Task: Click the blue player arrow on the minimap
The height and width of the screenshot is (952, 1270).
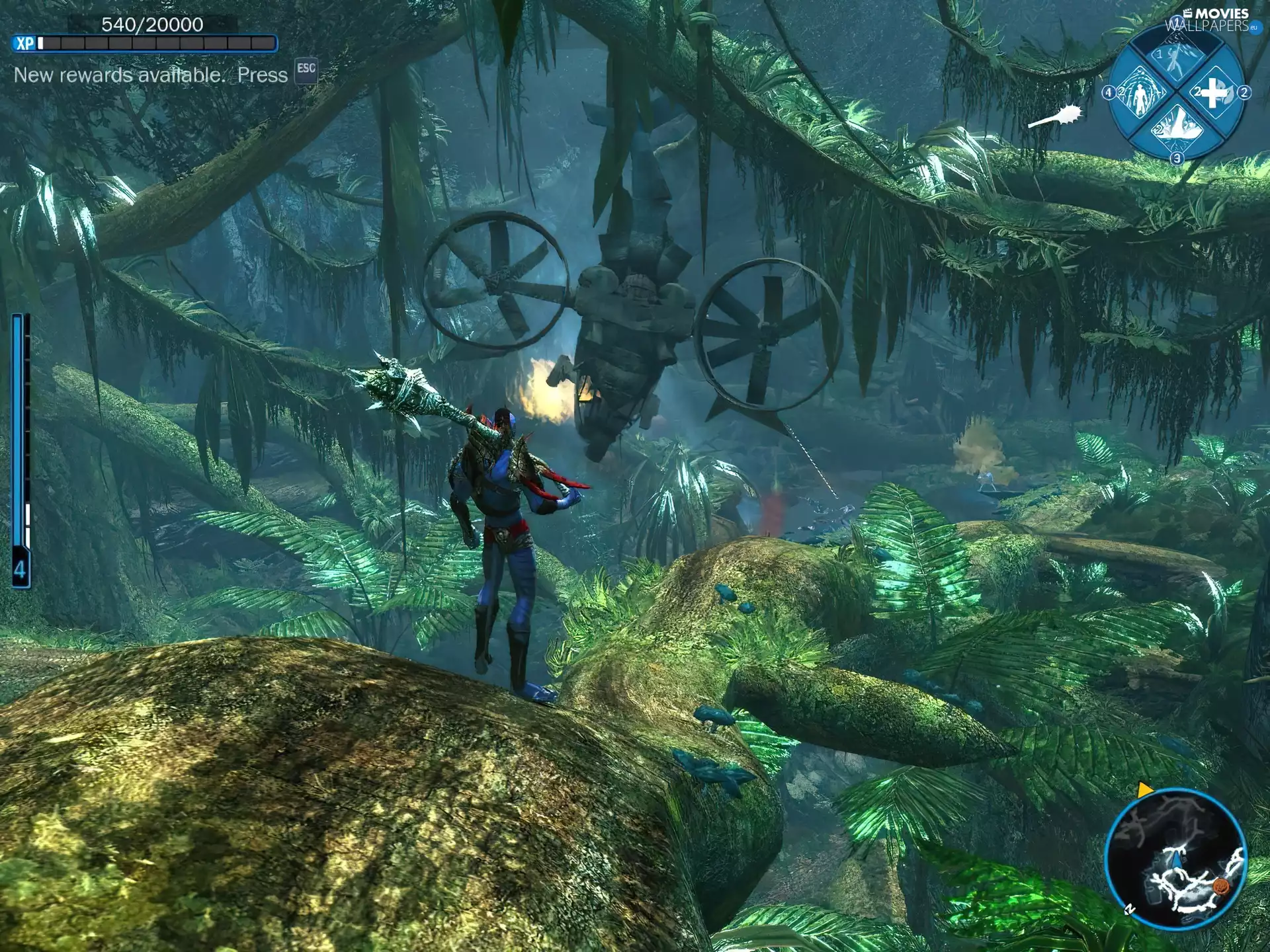Action: click(1177, 861)
